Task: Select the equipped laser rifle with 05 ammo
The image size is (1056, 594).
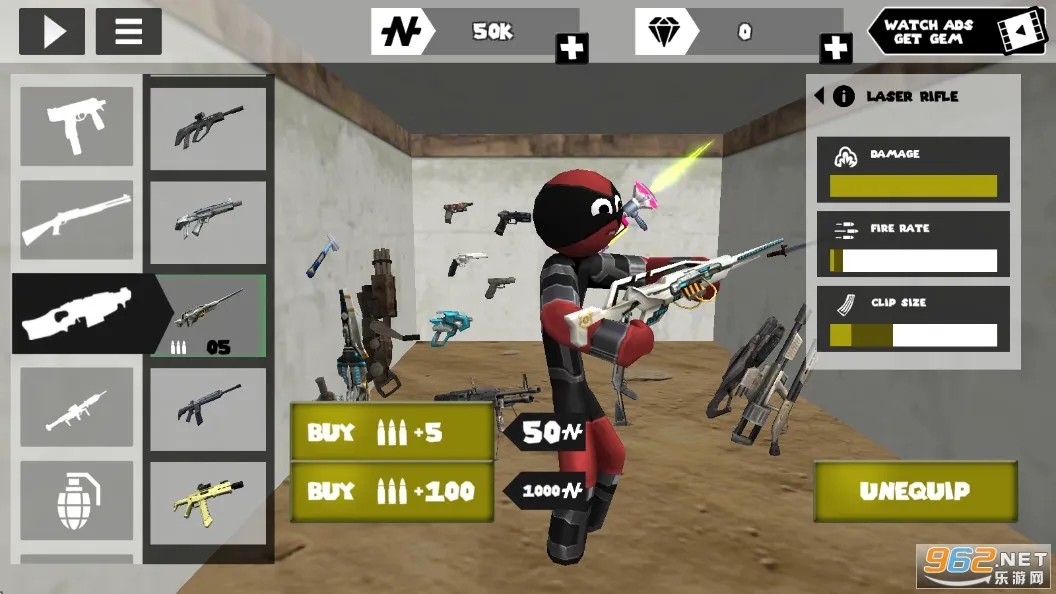Action: click(208, 316)
